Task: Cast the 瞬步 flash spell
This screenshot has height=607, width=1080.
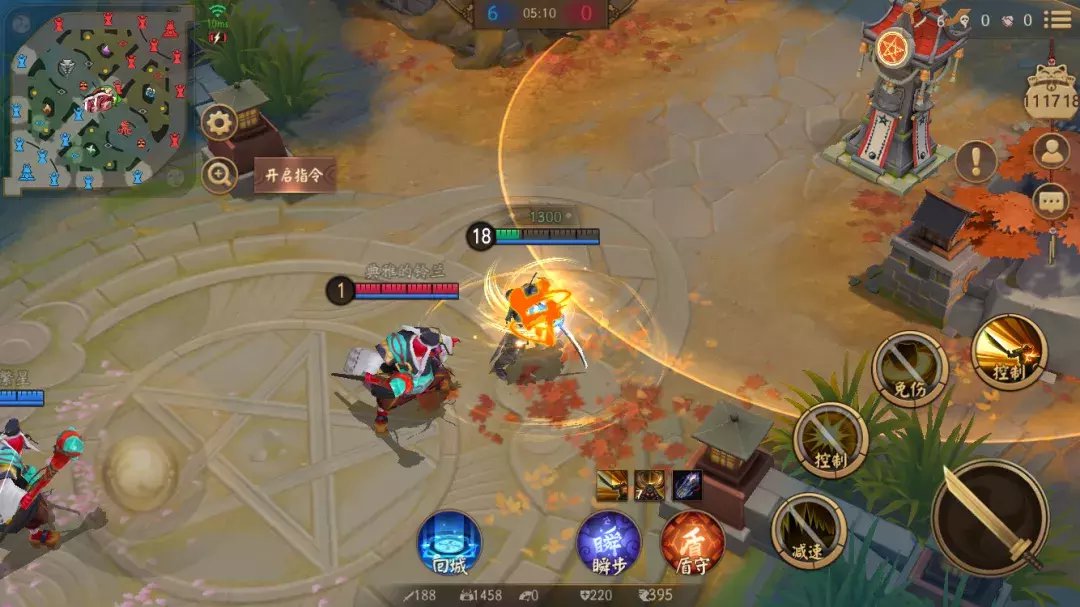Action: (x=608, y=544)
